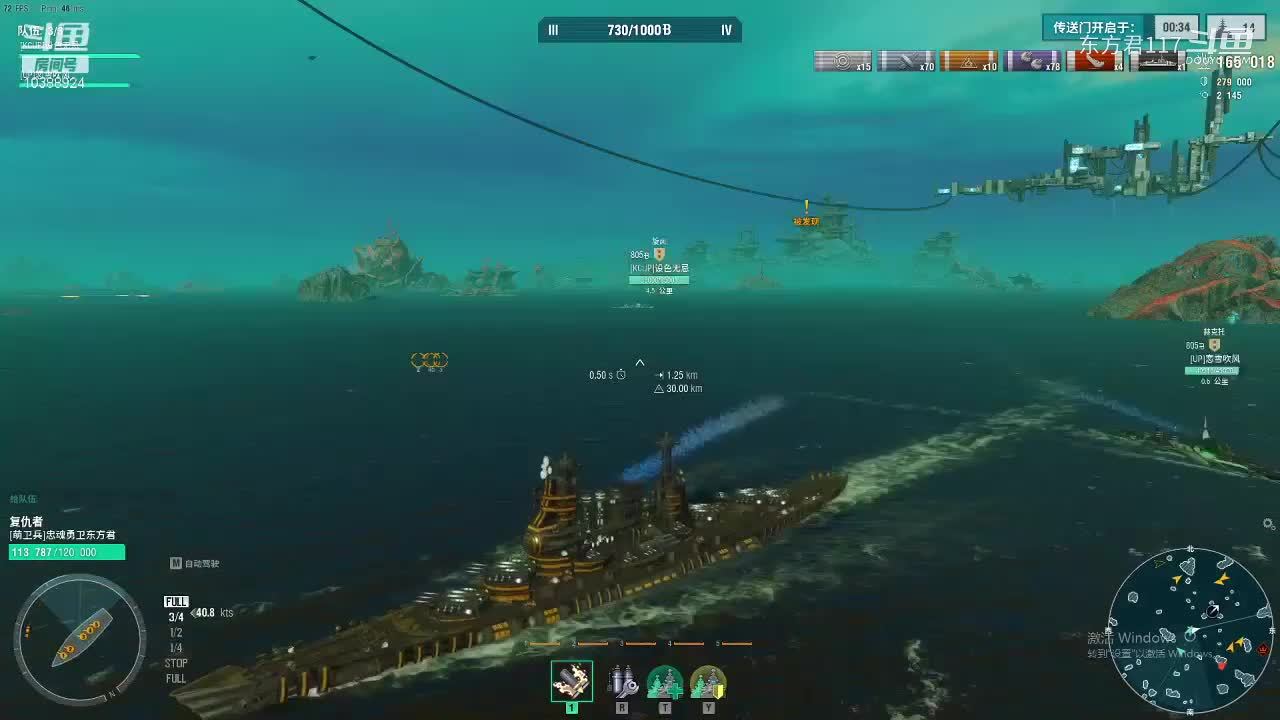
Task: Use the green cross healing consumable
Action: coord(665,682)
